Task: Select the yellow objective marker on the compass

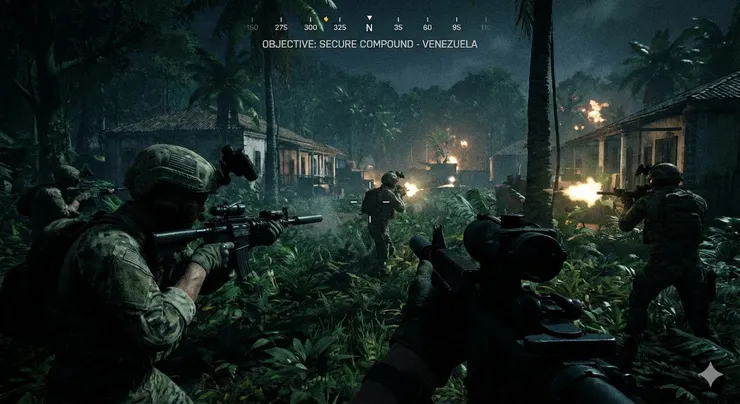Action: (326, 18)
